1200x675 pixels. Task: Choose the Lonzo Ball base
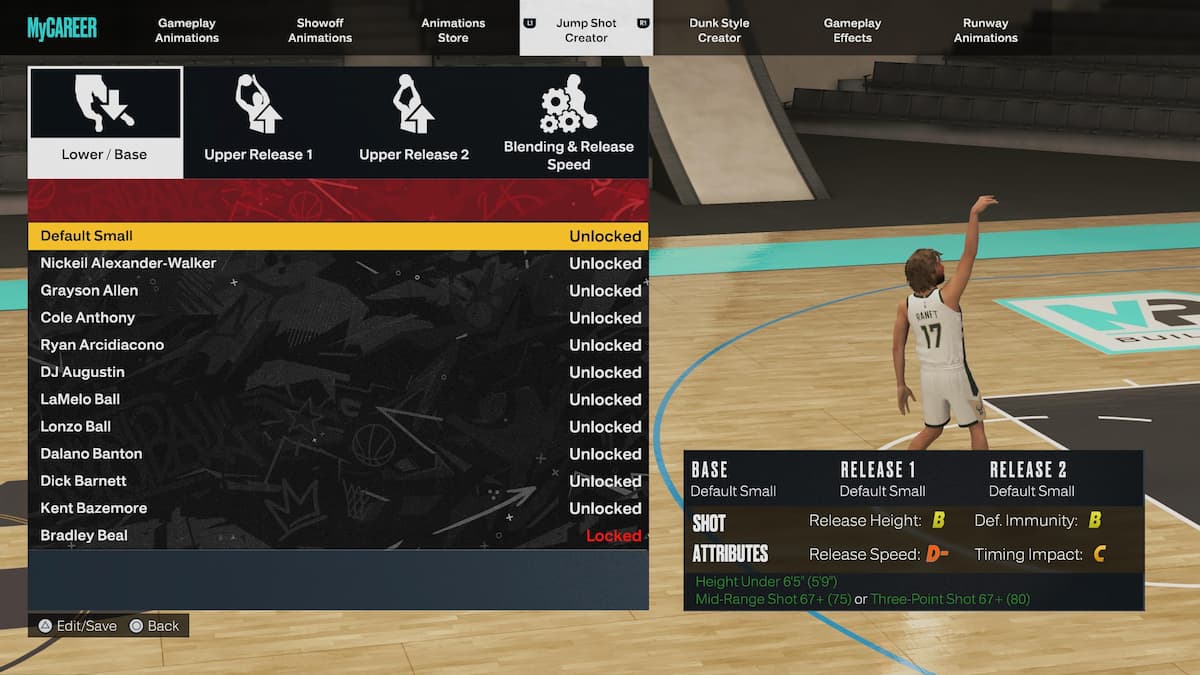pos(338,426)
